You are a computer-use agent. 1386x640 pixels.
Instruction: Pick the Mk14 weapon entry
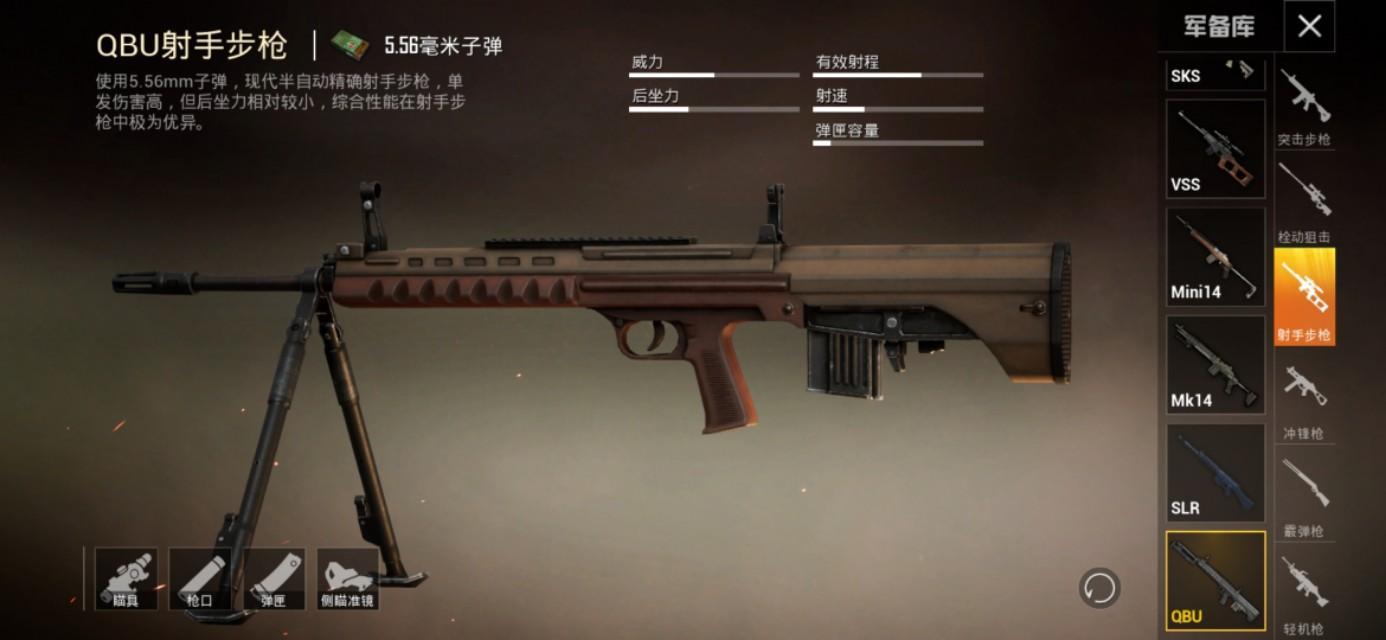[1215, 365]
